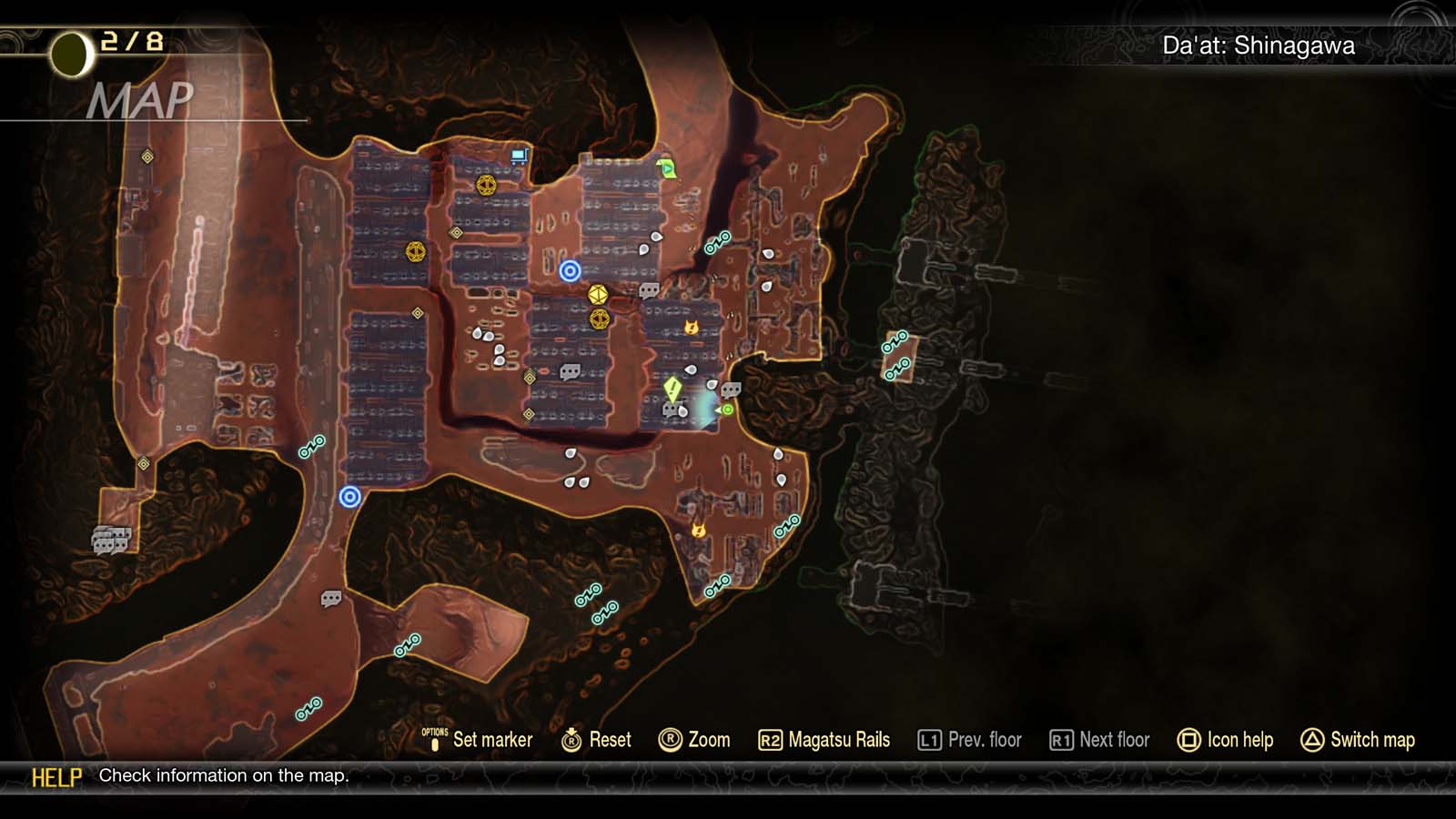Viewport: 1456px width, 819px height.
Task: Select the large yellow amalgam treasure icon
Action: point(596,294)
